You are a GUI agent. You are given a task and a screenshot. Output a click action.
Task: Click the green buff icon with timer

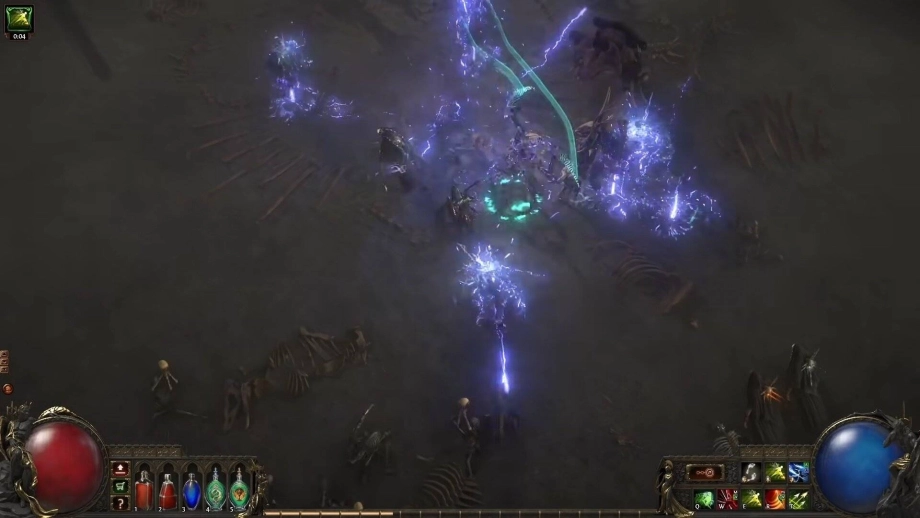[19, 19]
